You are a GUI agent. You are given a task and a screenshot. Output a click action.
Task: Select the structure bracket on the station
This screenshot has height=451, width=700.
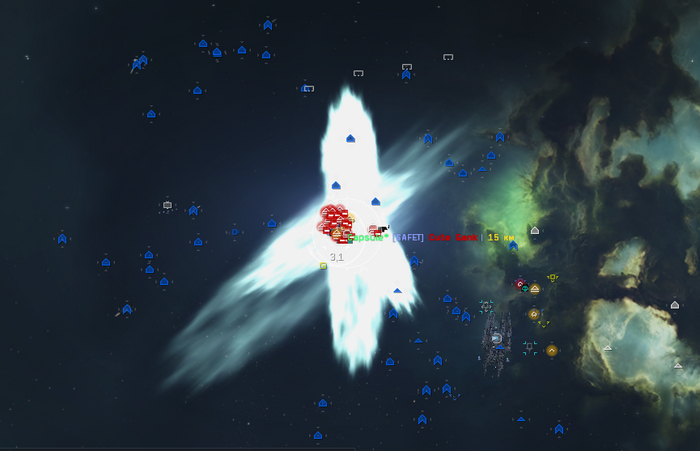click(x=496, y=338)
